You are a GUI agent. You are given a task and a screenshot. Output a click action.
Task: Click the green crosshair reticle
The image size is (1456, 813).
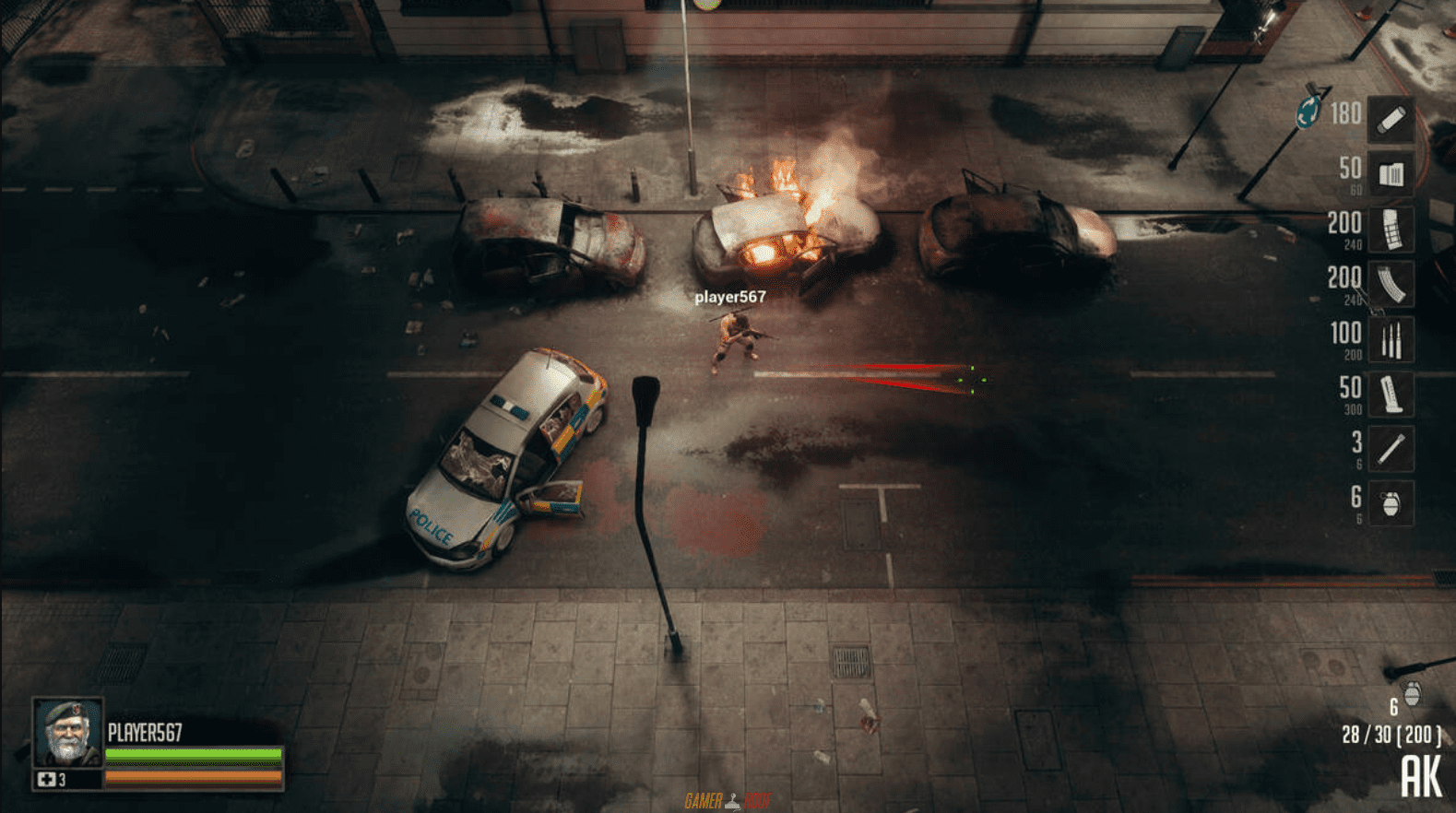[973, 380]
